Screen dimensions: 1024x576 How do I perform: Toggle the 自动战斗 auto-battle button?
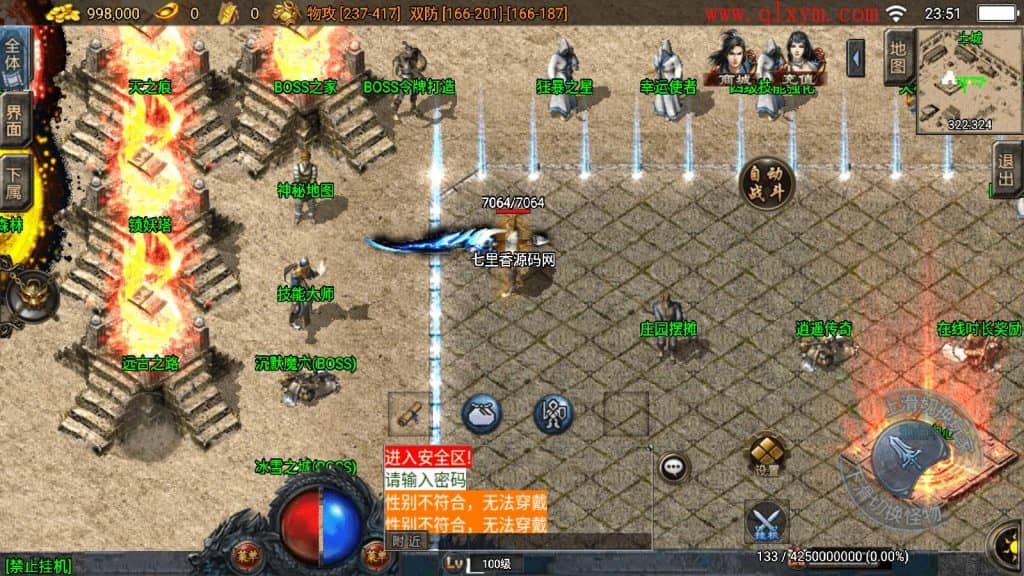pos(767,185)
